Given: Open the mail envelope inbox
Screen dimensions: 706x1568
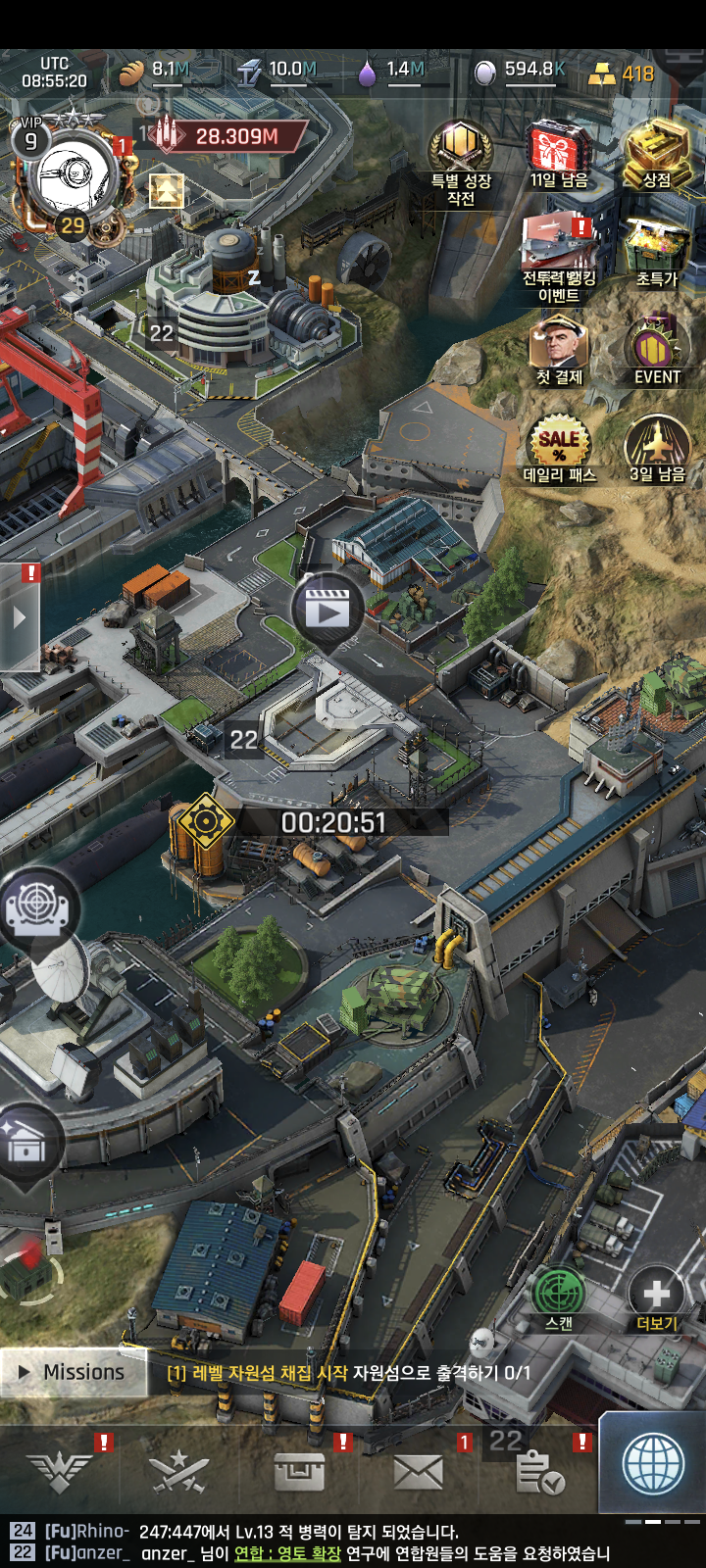Looking at the screenshot, I should click(x=418, y=1471).
